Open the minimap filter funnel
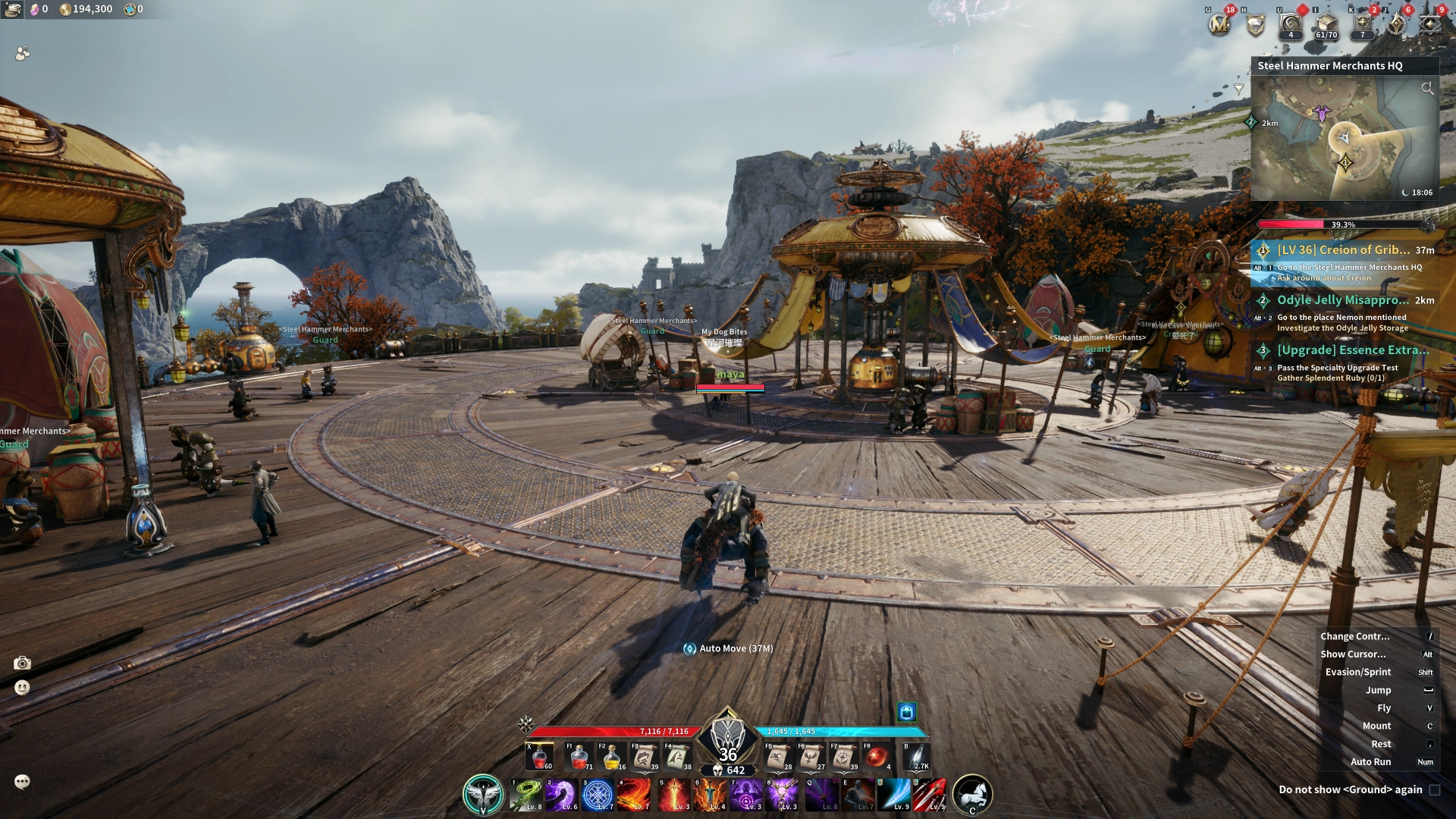The image size is (1456, 819). (x=1239, y=89)
